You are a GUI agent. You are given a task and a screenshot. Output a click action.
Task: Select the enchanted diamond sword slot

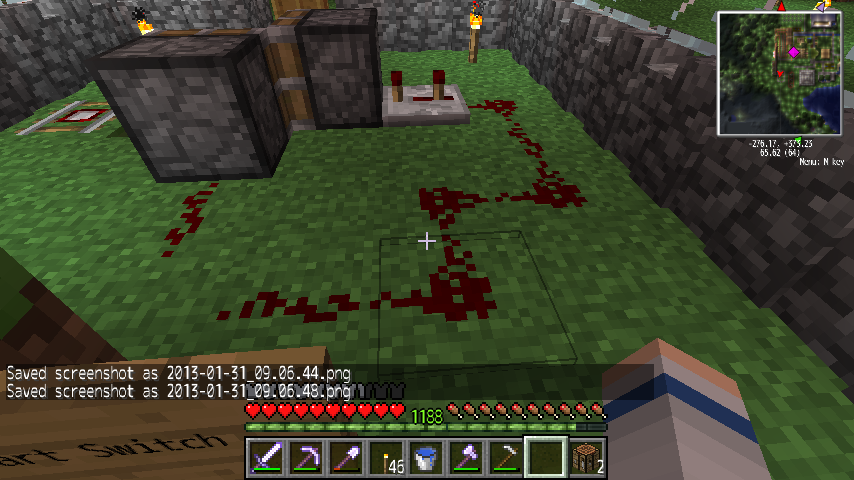click(267, 459)
